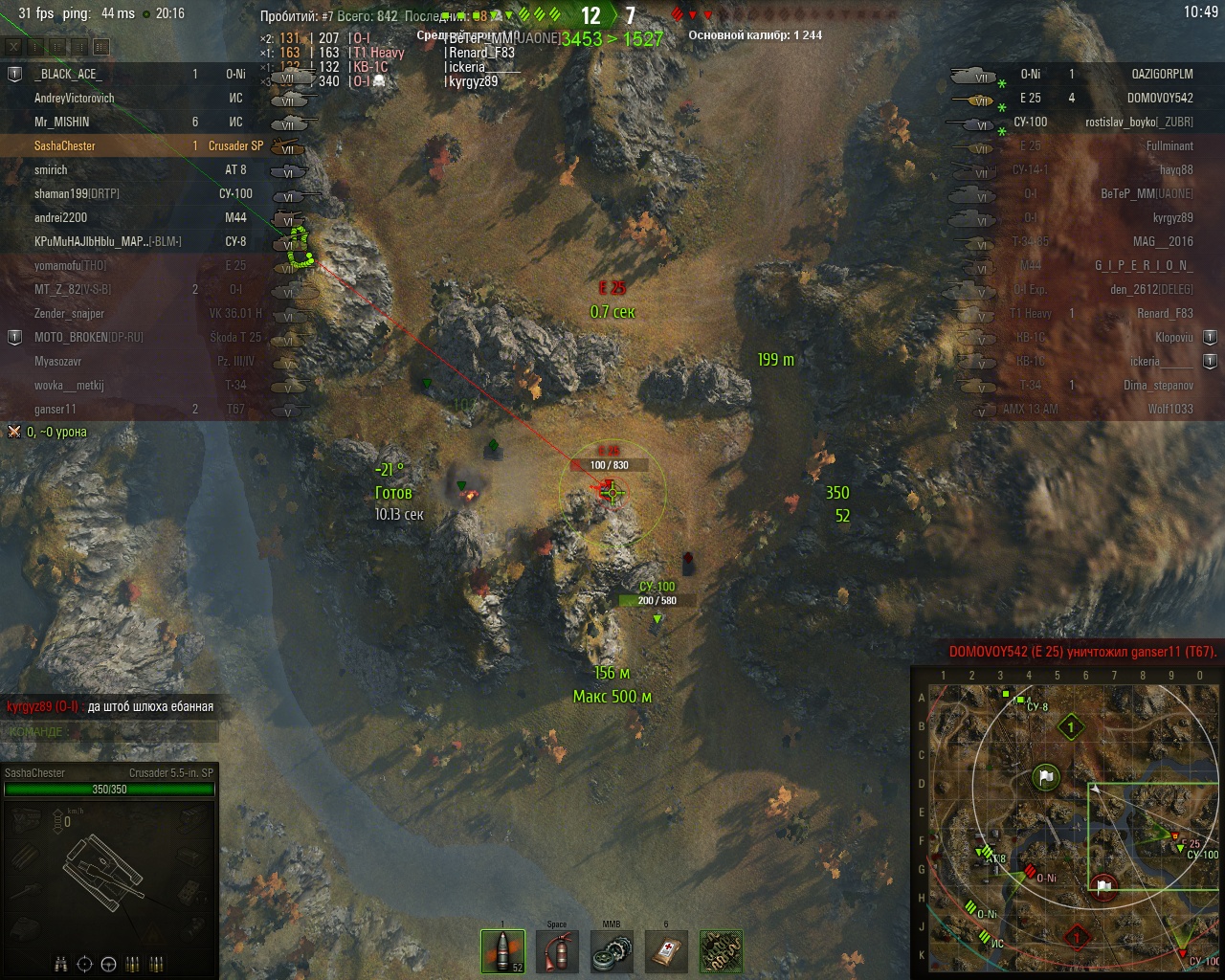1225x980 pixels.
Task: Click the gunner crosshair crew icon
Action: 84,963
